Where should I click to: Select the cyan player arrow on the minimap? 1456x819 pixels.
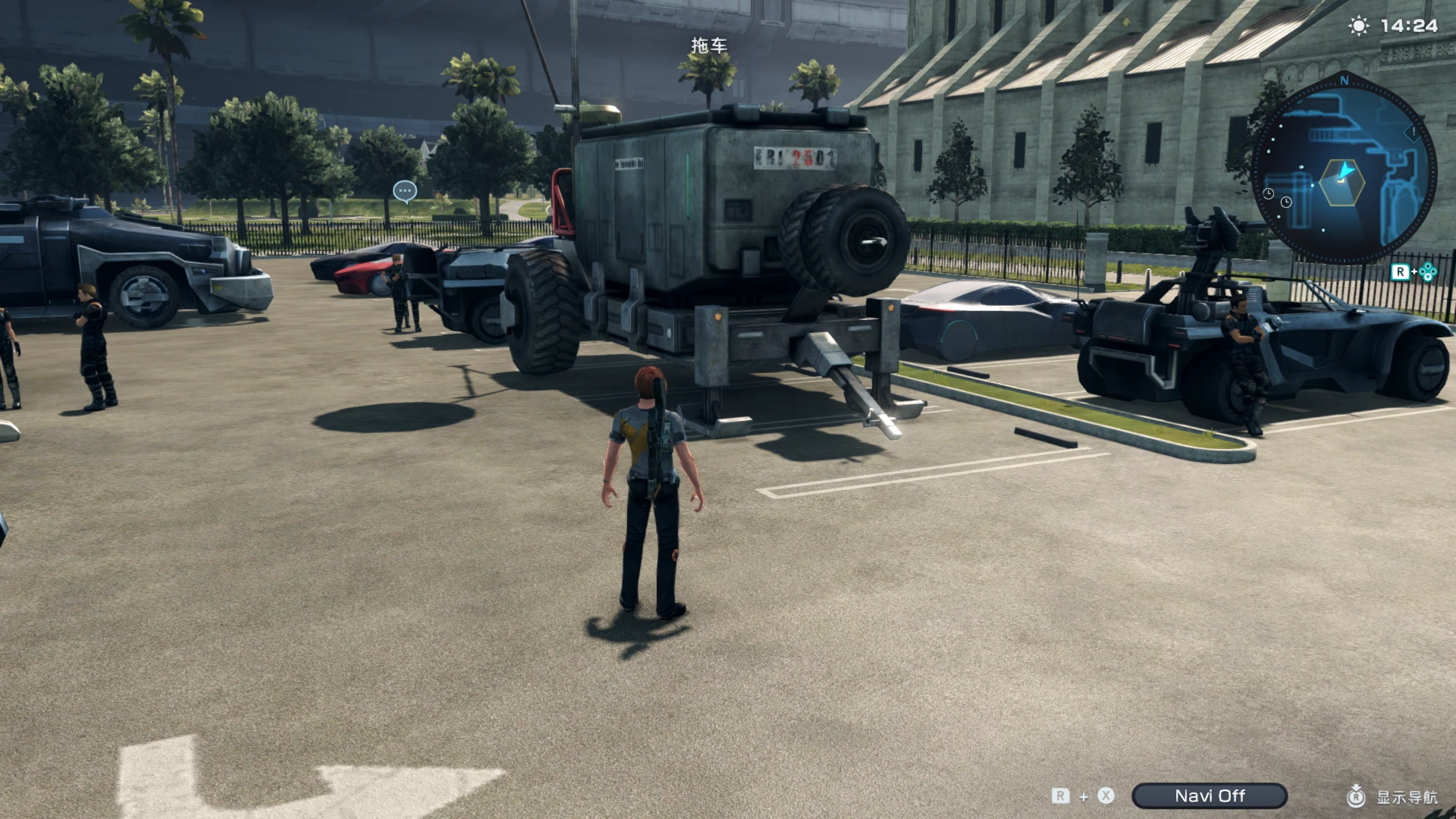click(x=1345, y=171)
